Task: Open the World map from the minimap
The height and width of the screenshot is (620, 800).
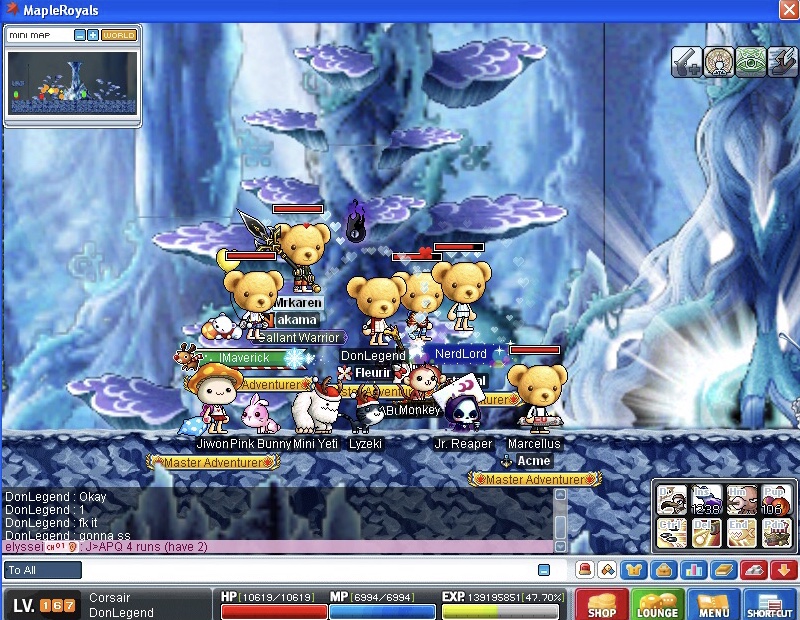Action: coord(119,35)
